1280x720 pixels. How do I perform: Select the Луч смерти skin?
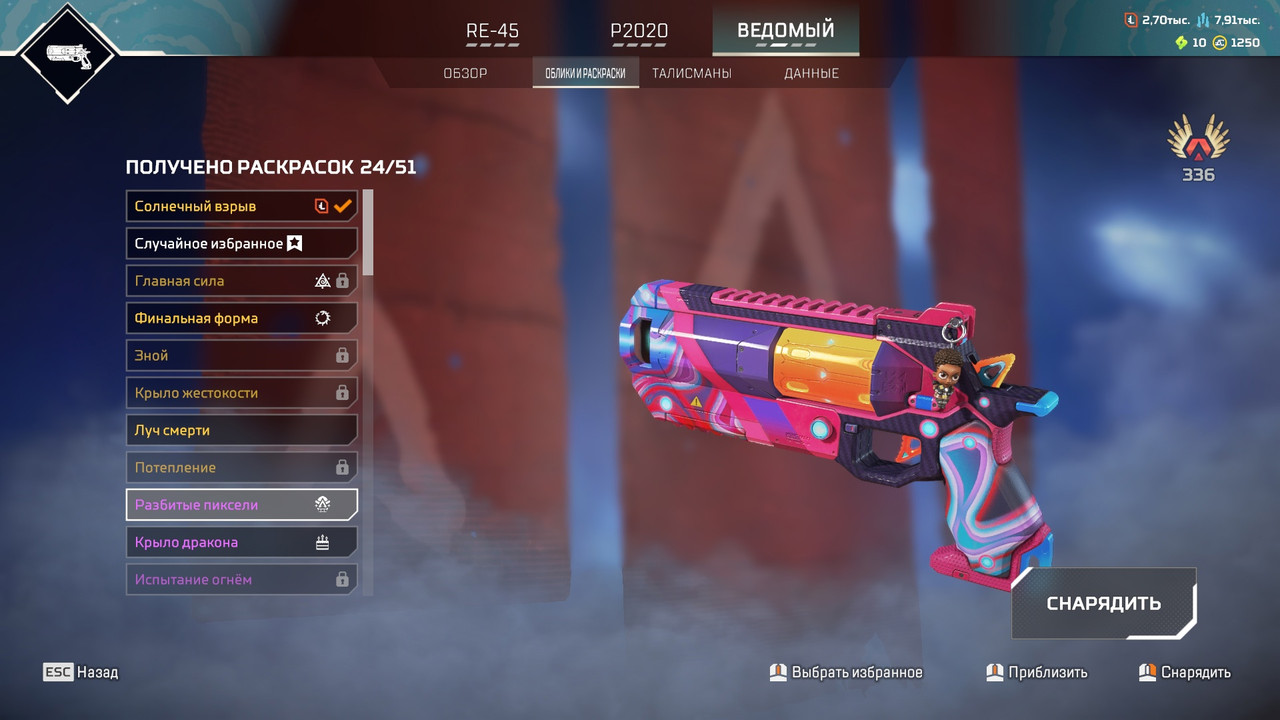tap(242, 430)
